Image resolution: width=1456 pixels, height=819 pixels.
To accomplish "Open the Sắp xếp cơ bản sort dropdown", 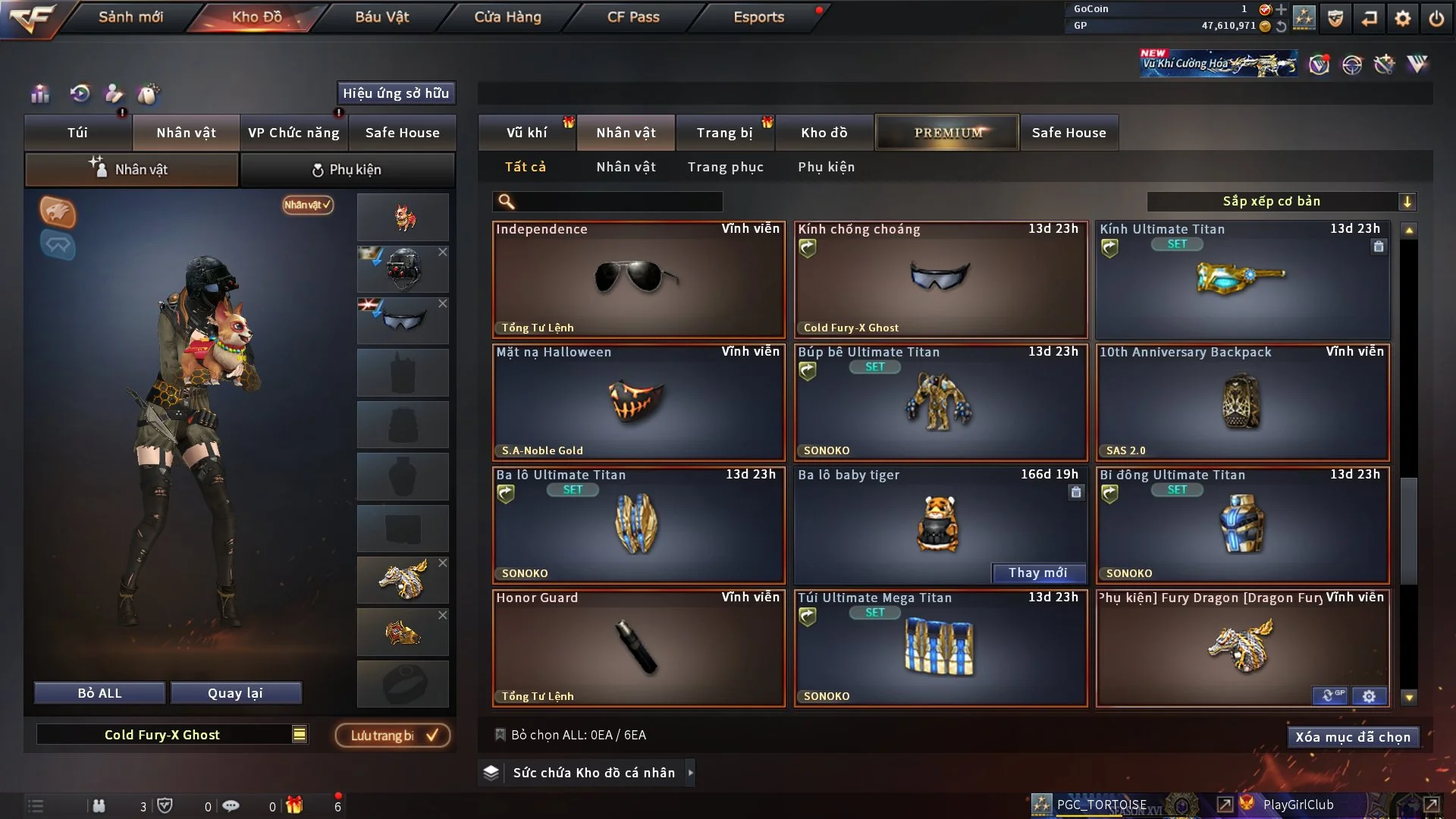I will [1280, 202].
